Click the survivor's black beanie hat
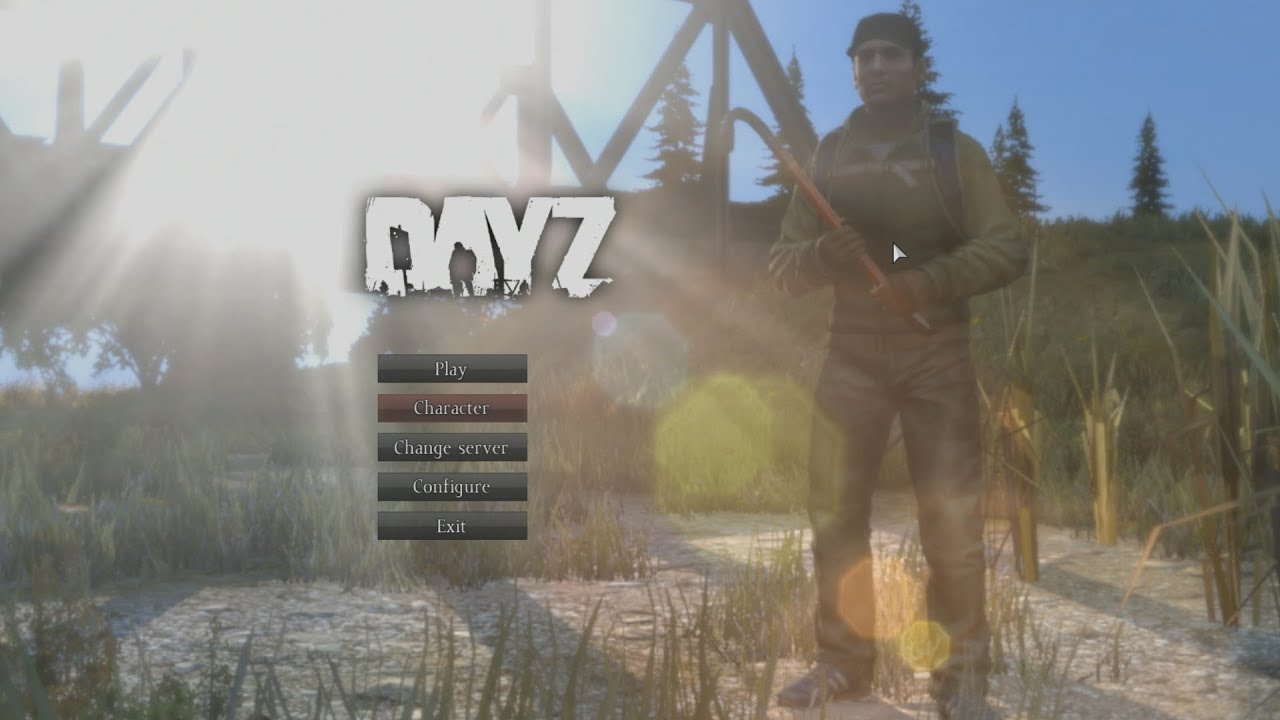The image size is (1280, 720). tap(877, 32)
